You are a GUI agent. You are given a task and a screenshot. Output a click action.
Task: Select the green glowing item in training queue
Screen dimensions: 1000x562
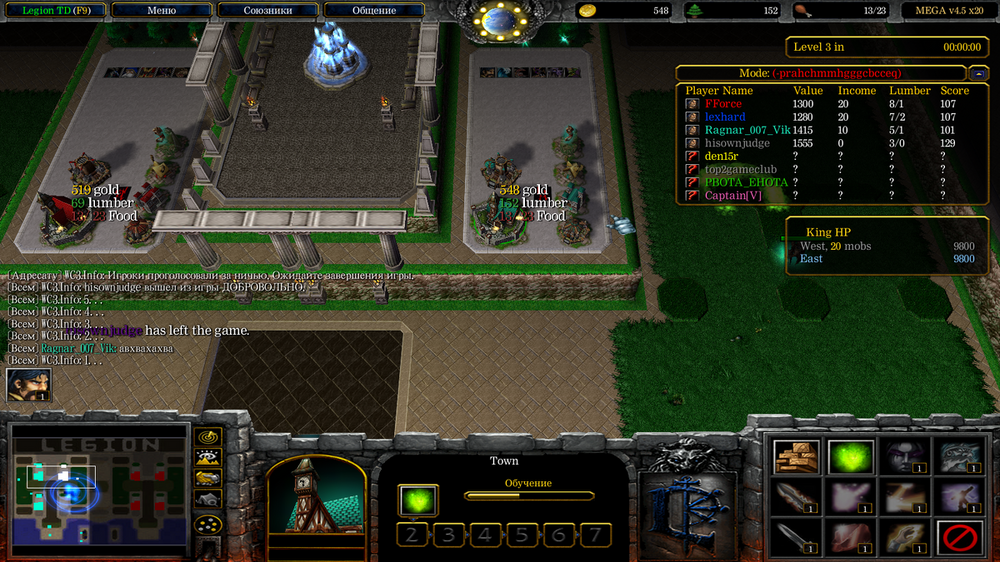pyautogui.click(x=417, y=499)
